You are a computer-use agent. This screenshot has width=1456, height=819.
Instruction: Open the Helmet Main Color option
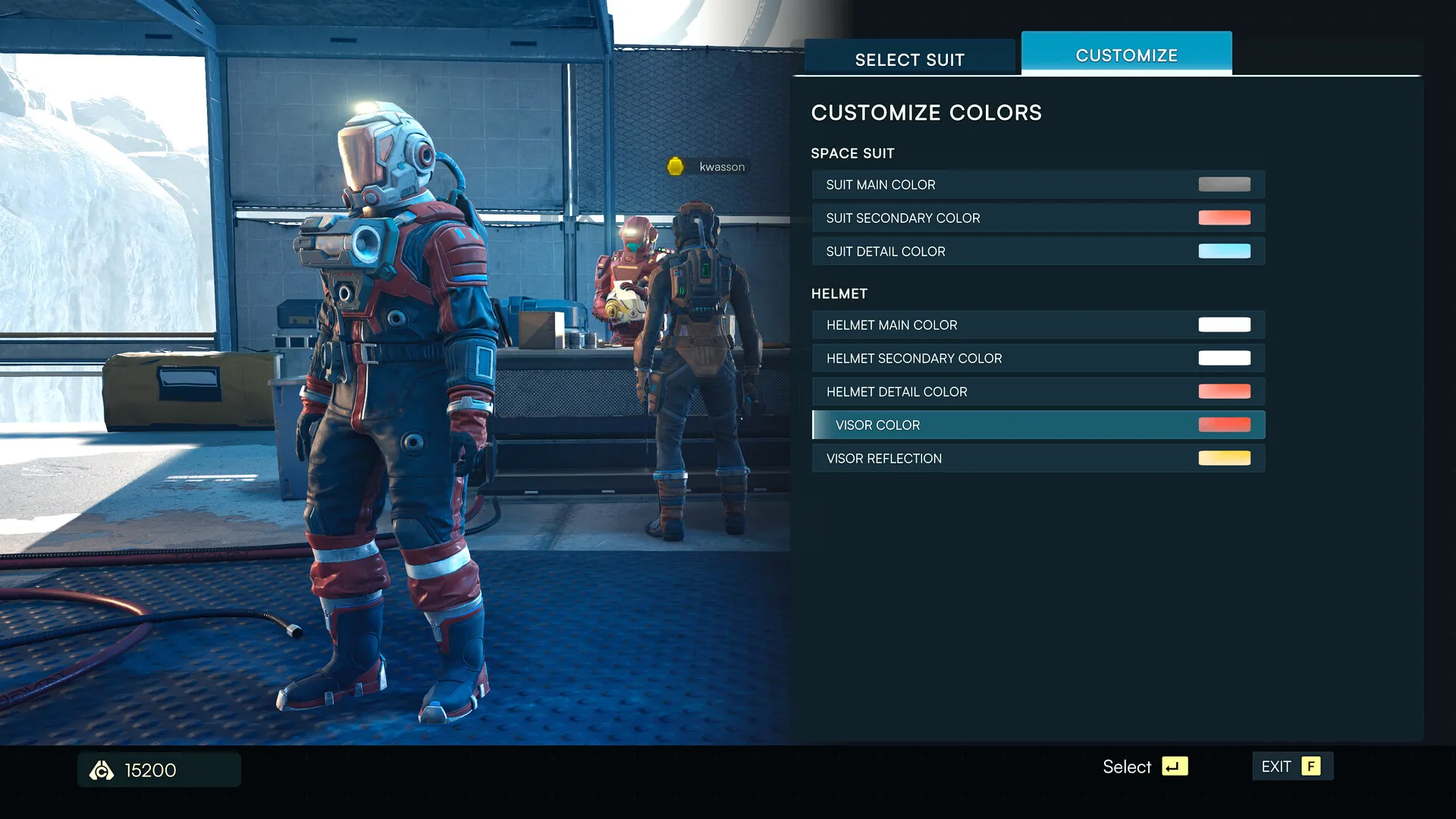(1037, 325)
